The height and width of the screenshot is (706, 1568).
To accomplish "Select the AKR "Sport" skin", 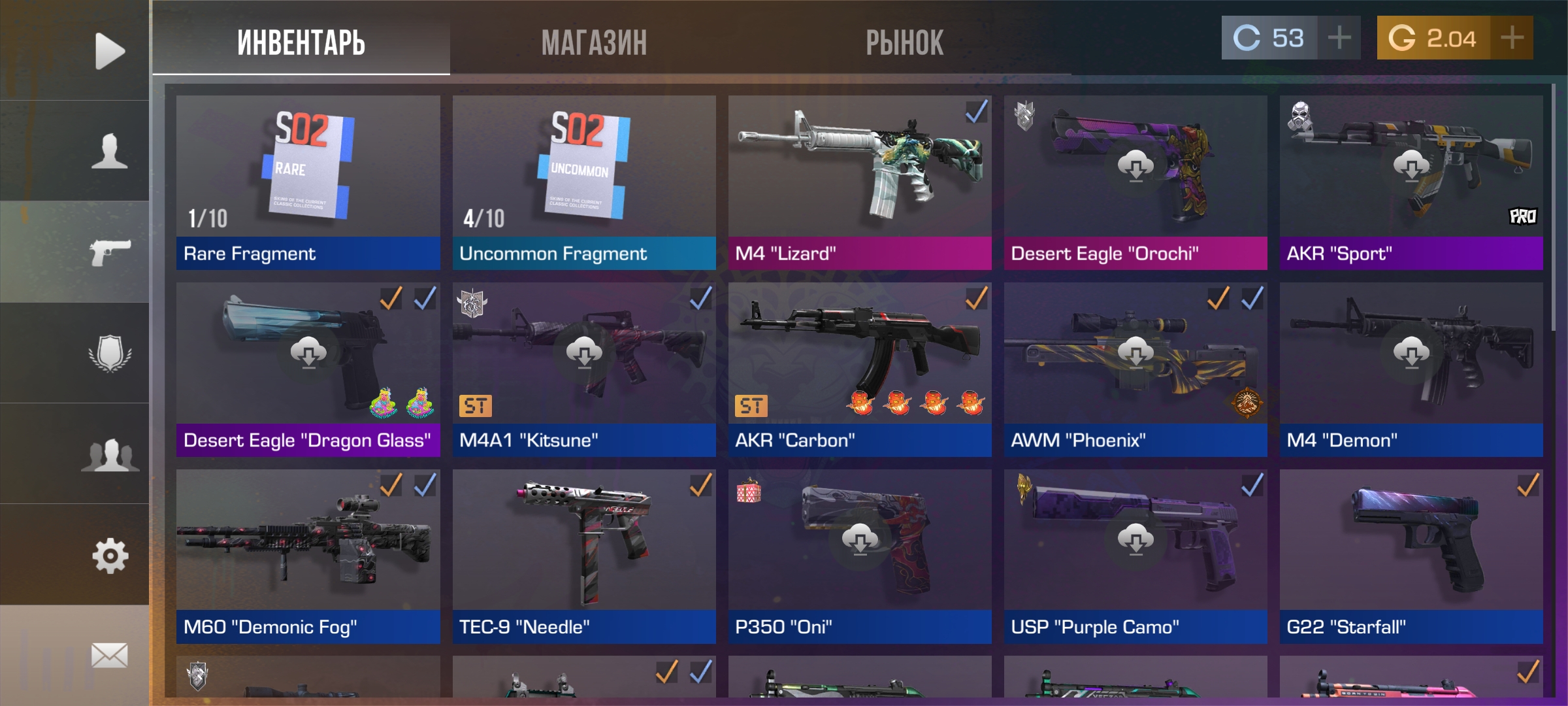I will point(1411,182).
